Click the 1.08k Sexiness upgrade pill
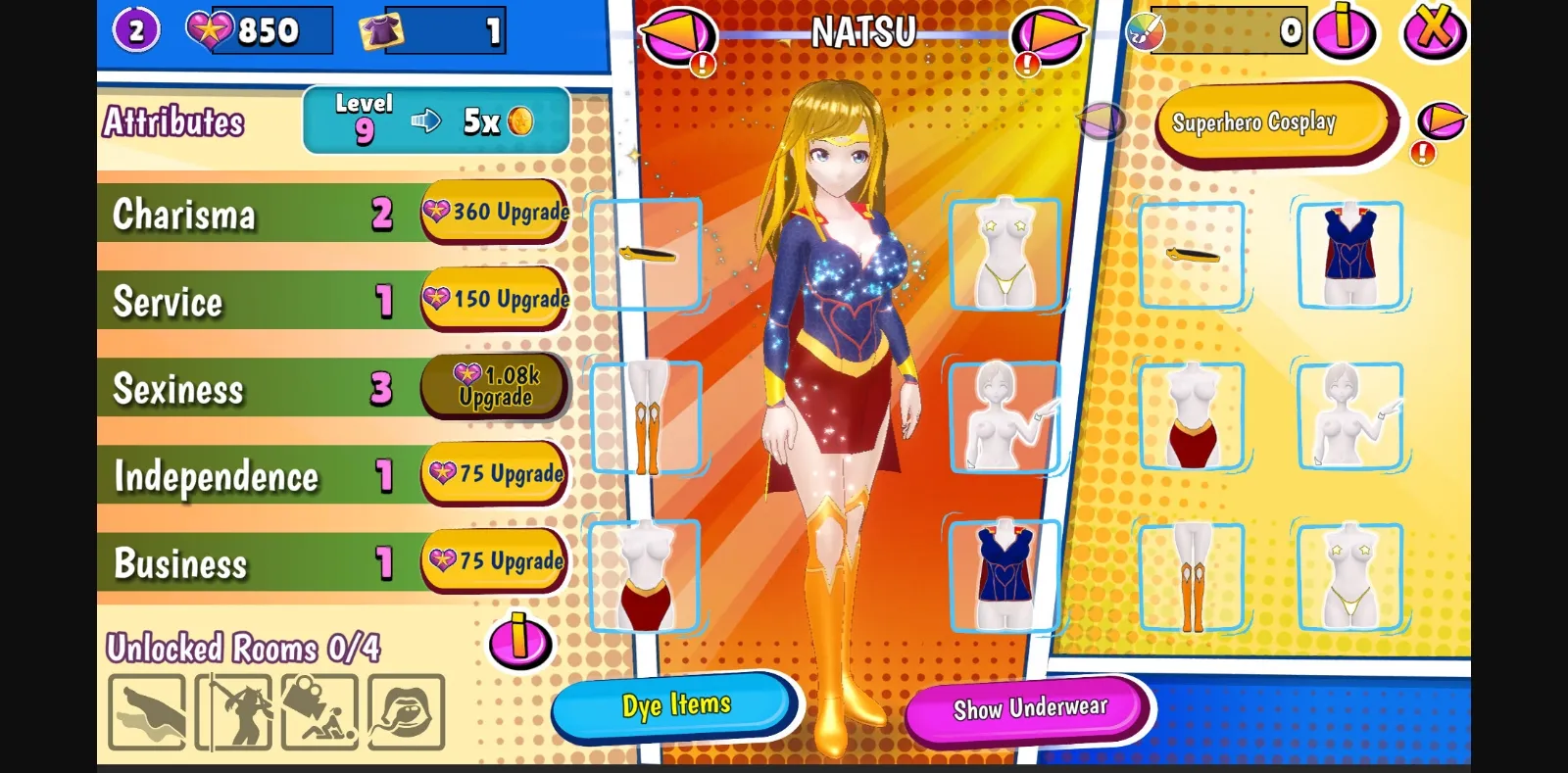1568x773 pixels. click(x=493, y=386)
